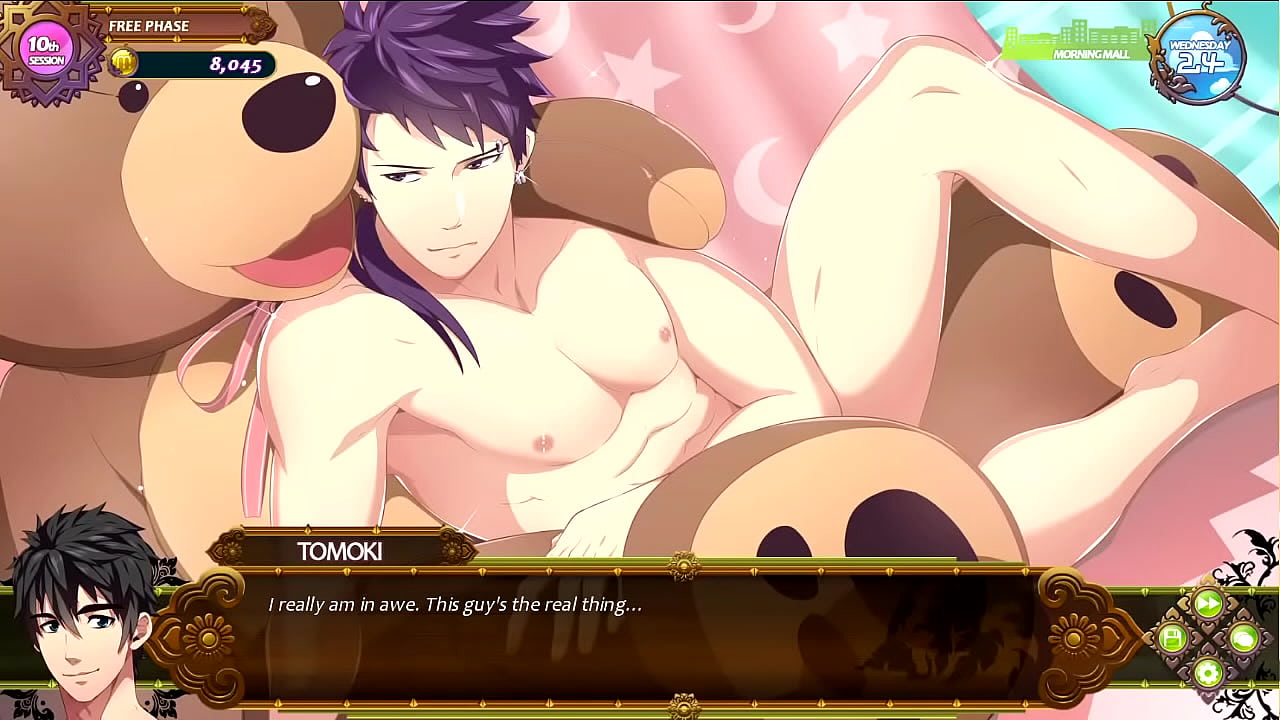This screenshot has width=1280, height=720.
Task: Open the save menu via floppy disk icon
Action: 1172,638
